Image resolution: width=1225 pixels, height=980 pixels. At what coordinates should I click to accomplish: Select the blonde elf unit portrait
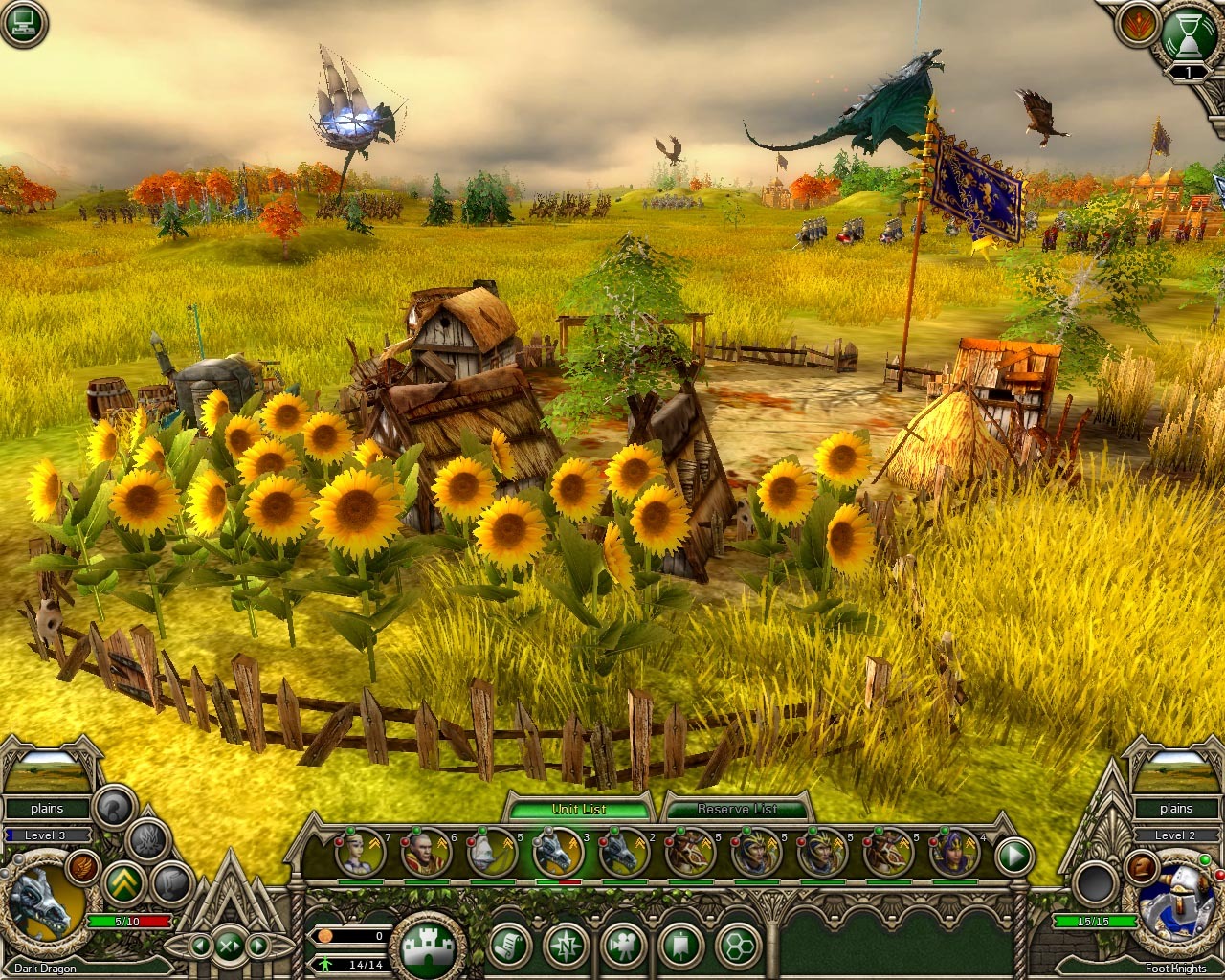pyautogui.click(x=358, y=851)
